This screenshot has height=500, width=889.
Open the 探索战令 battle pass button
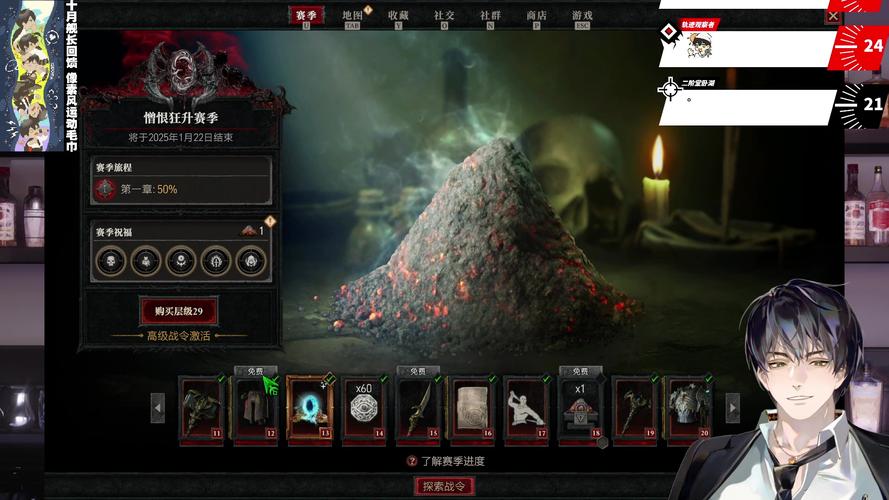click(444, 486)
